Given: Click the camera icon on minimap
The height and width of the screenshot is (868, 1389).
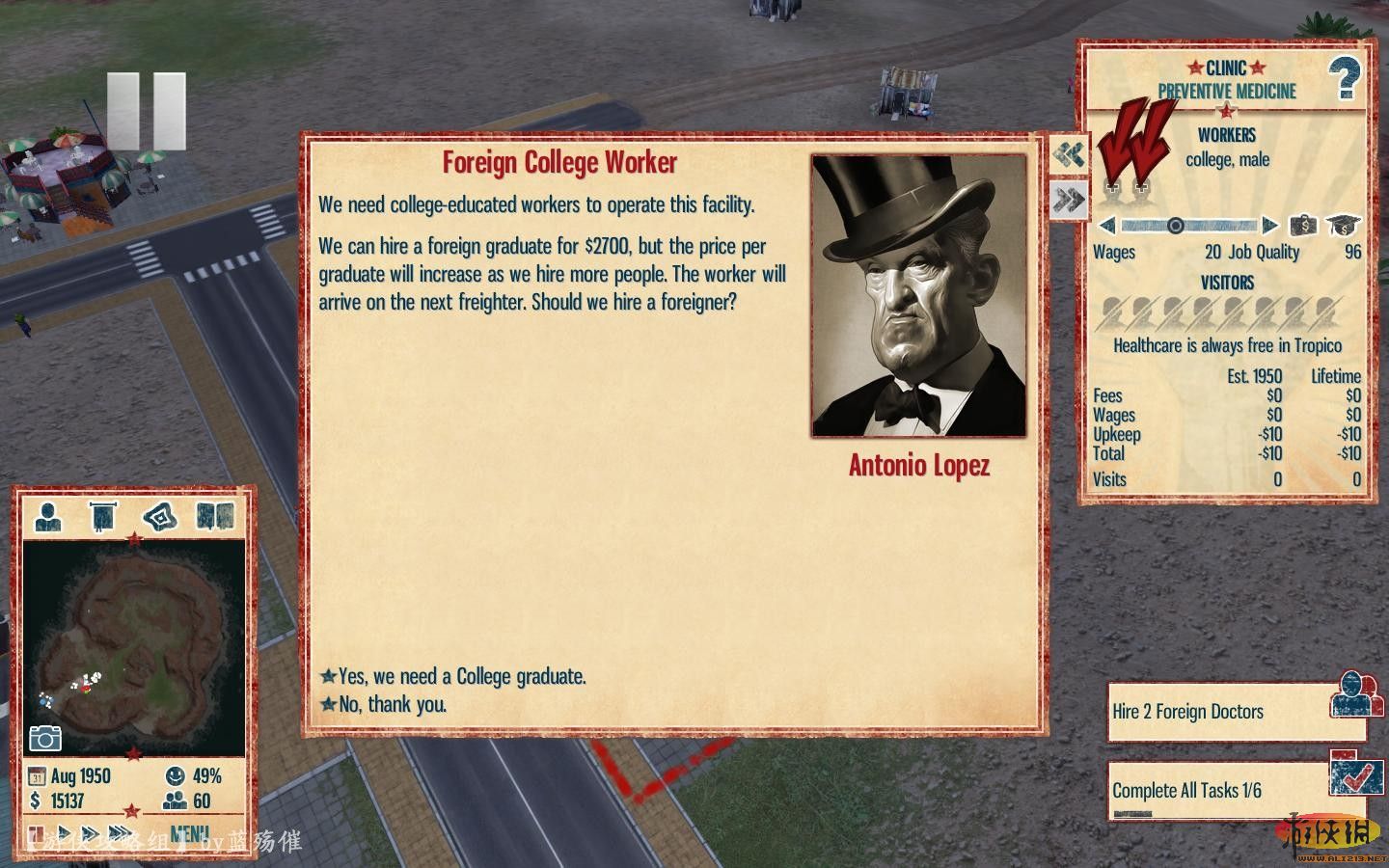Looking at the screenshot, I should (45, 738).
